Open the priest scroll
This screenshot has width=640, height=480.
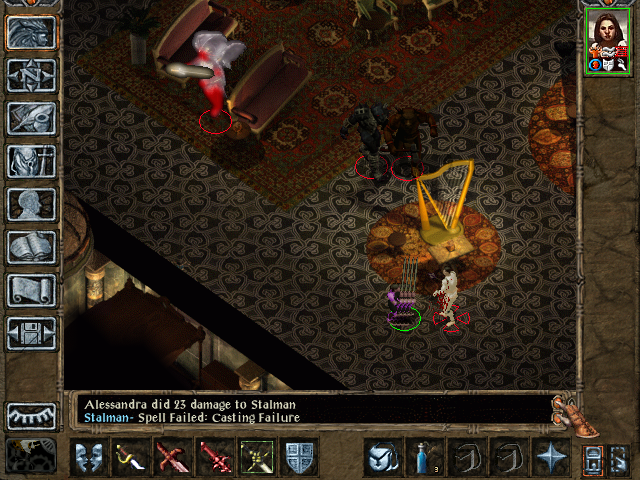(32, 290)
